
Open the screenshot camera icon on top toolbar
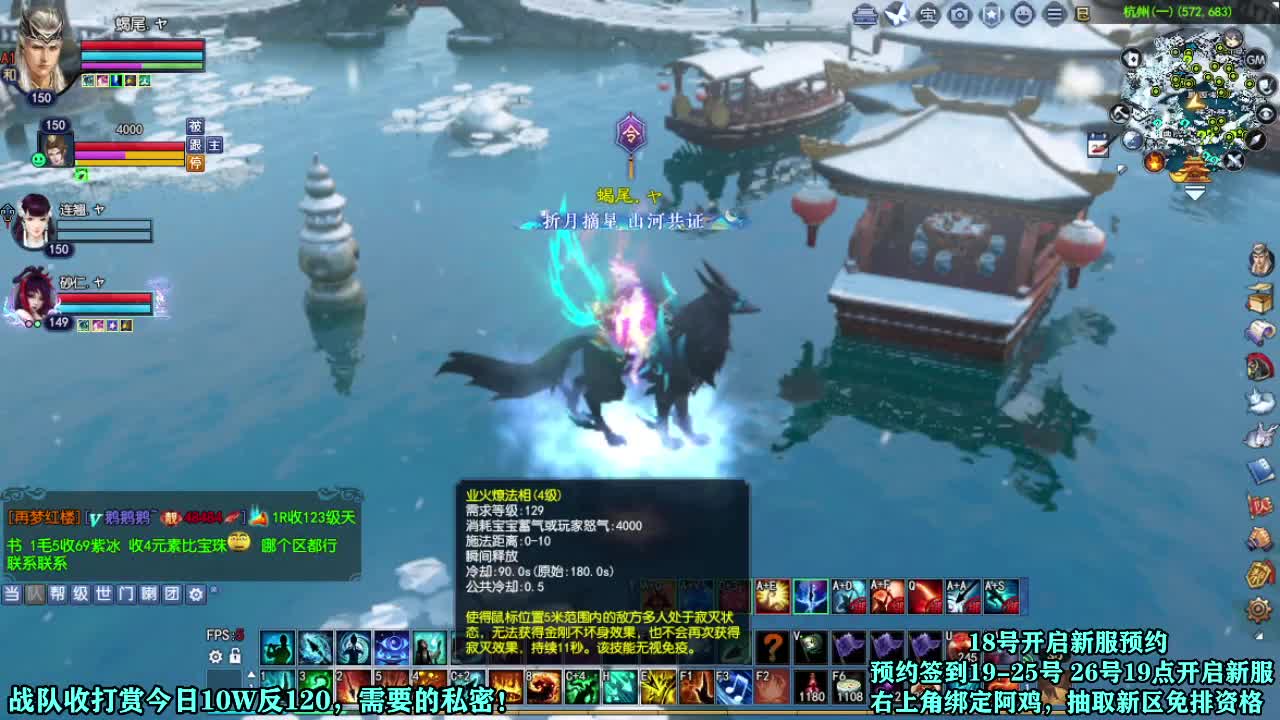[x=959, y=15]
